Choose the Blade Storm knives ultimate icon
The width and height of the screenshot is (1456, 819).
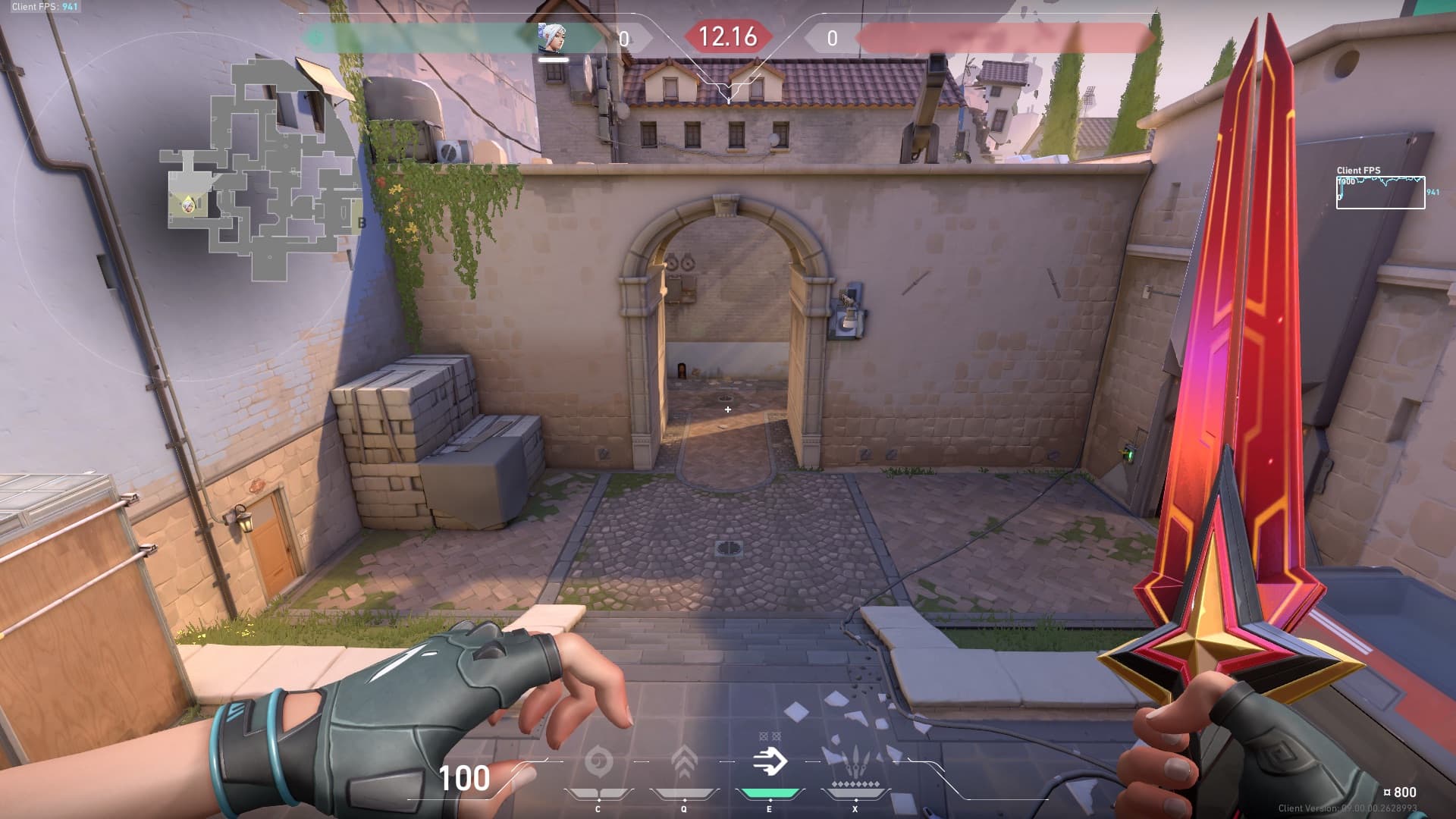tap(855, 760)
